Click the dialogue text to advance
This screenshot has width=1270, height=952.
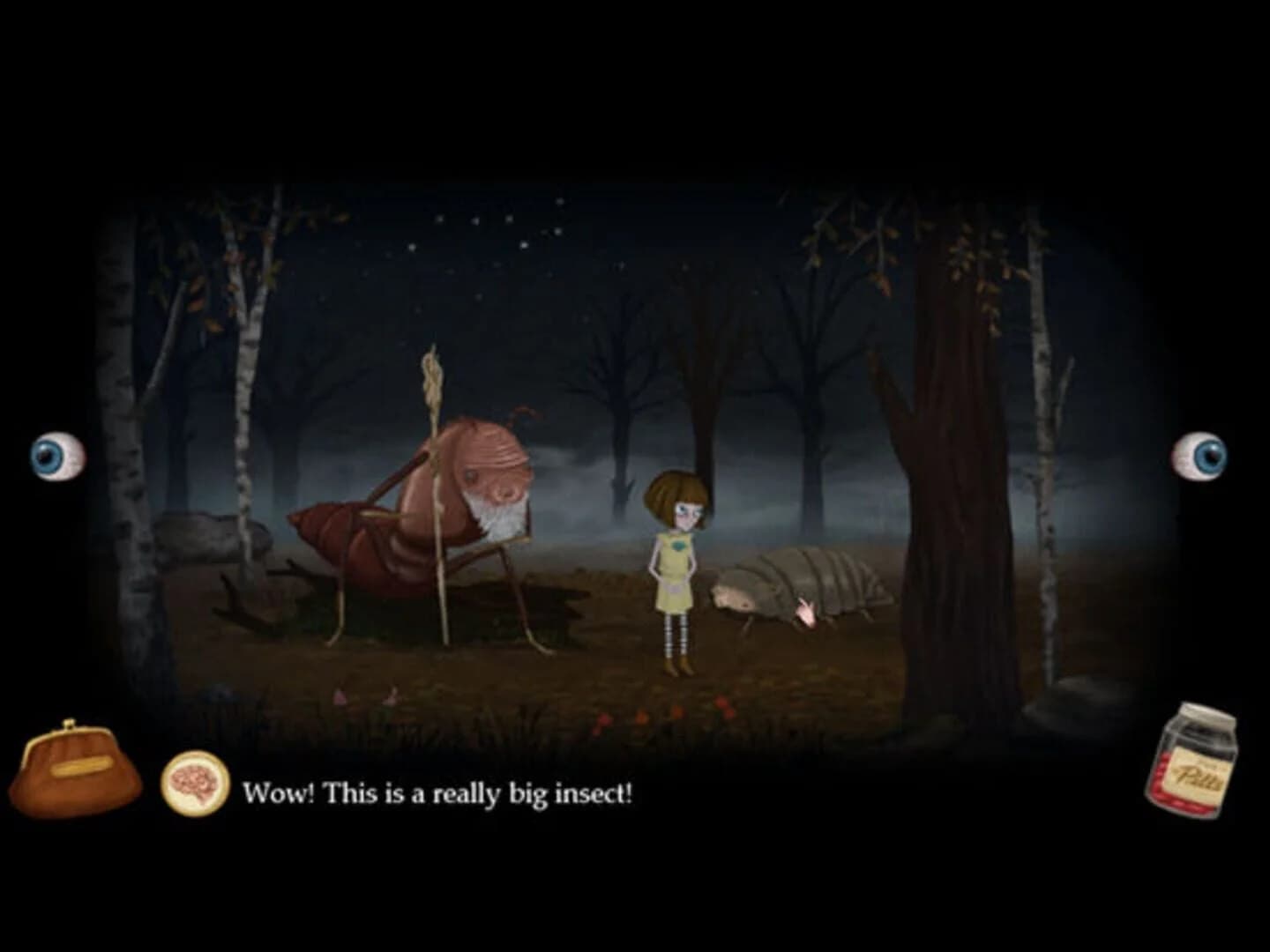(x=441, y=792)
